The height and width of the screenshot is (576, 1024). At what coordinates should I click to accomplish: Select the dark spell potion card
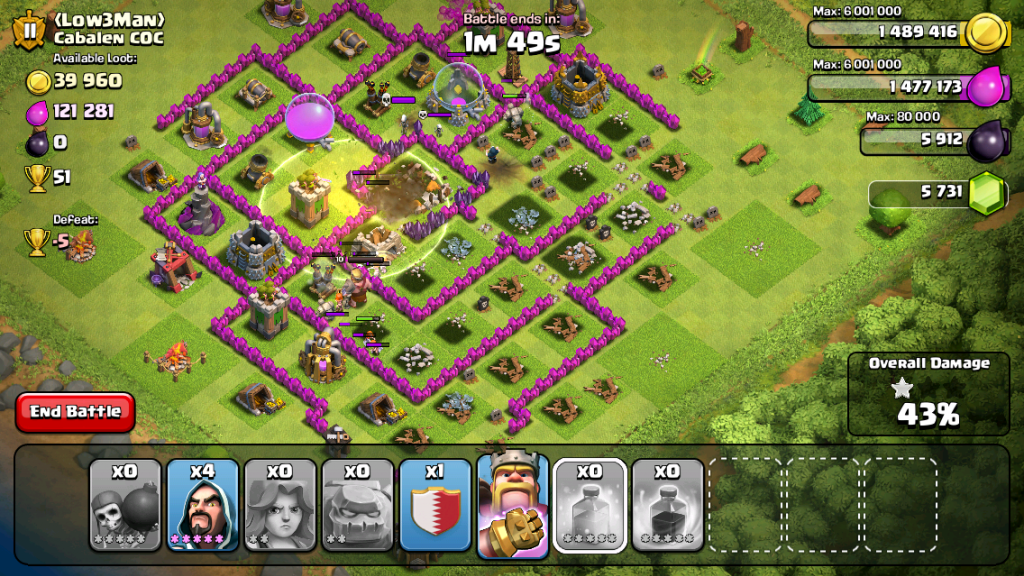667,504
